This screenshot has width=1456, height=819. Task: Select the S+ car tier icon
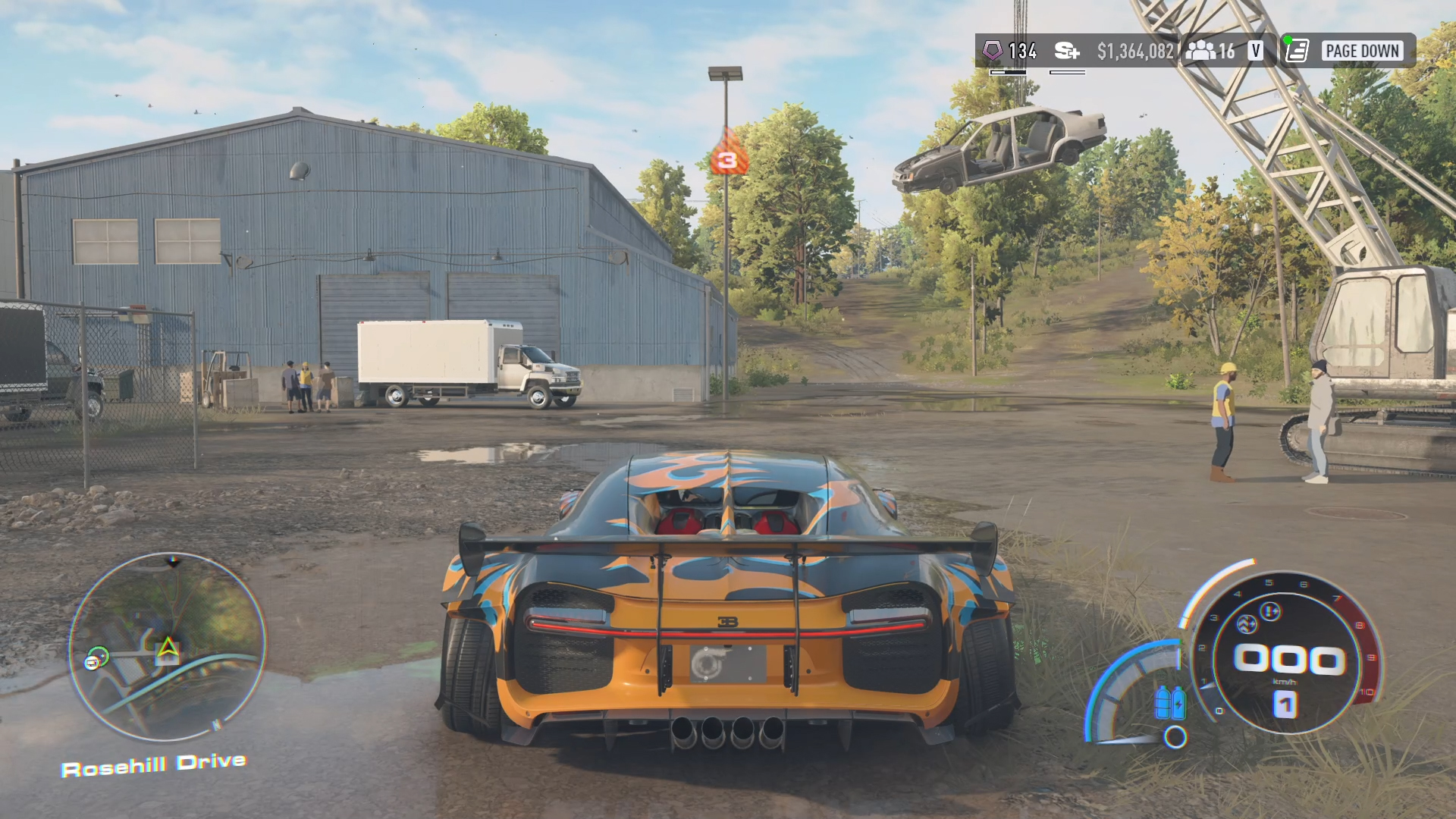pos(1066,51)
